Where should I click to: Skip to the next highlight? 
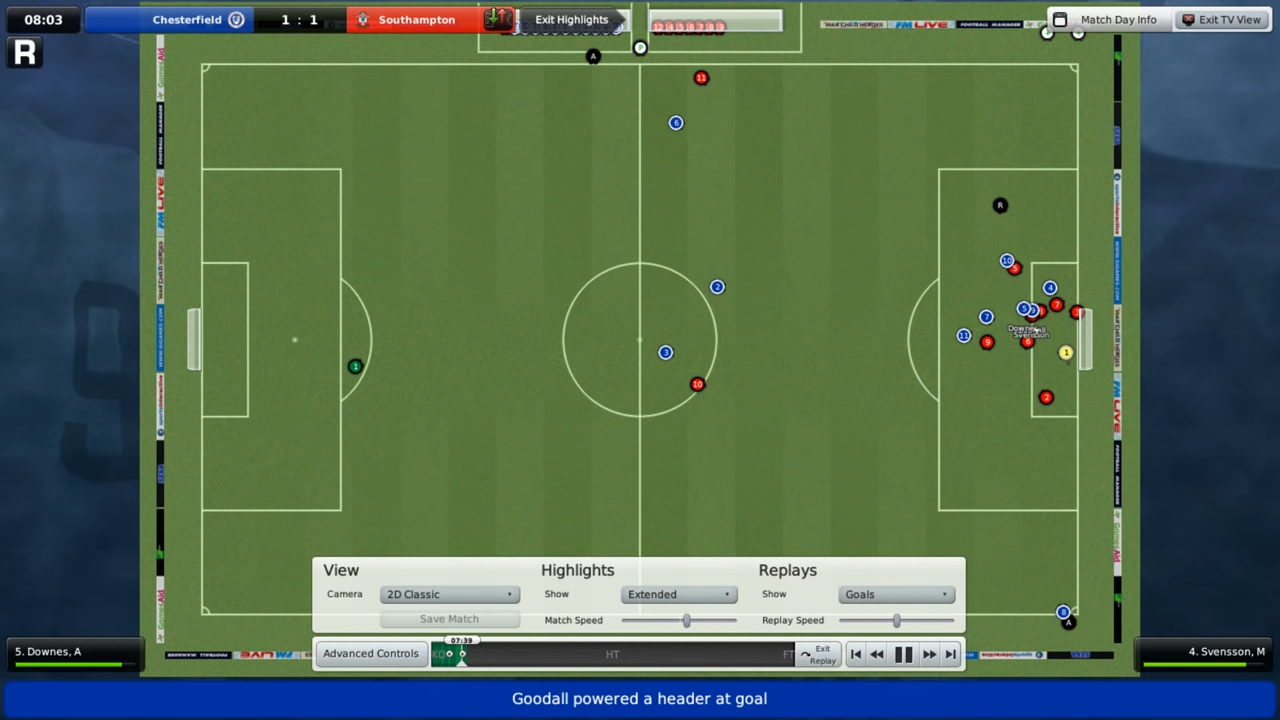(950, 654)
